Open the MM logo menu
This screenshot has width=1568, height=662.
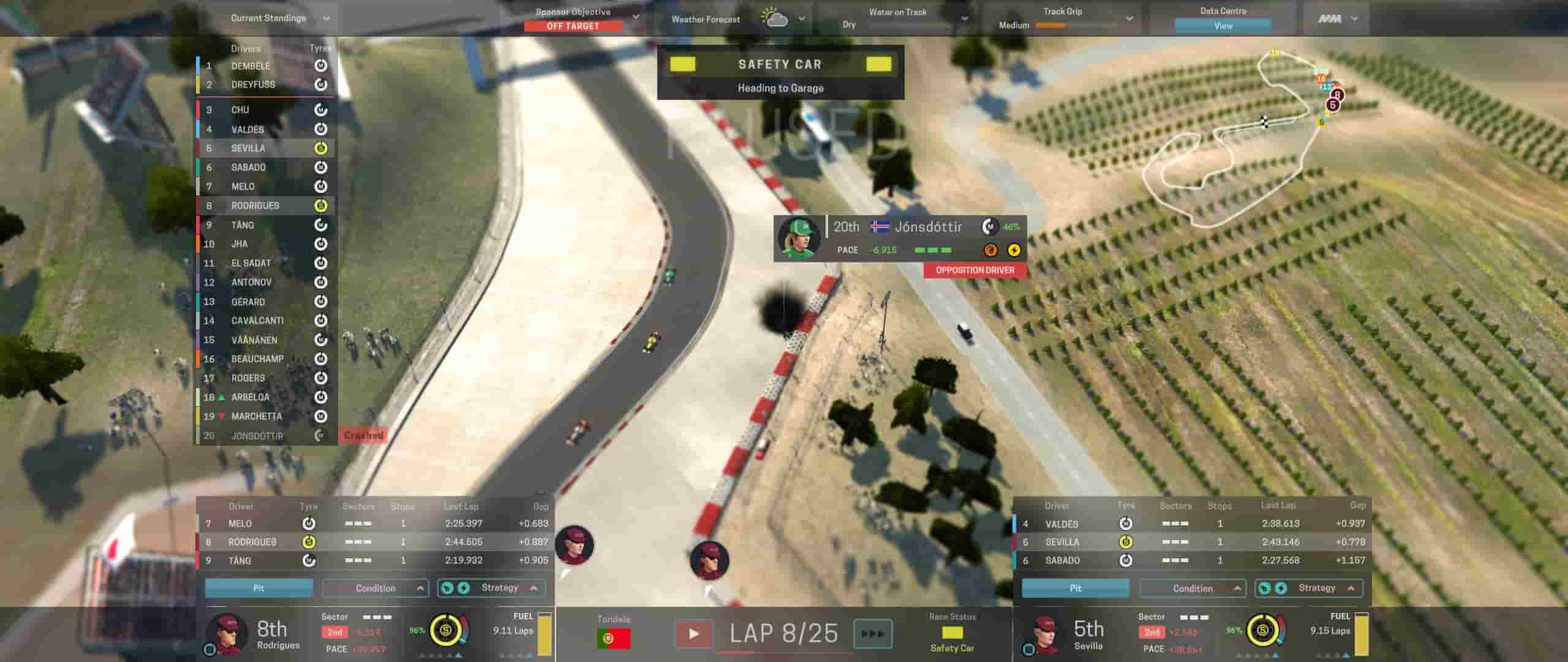pyautogui.click(x=1337, y=19)
